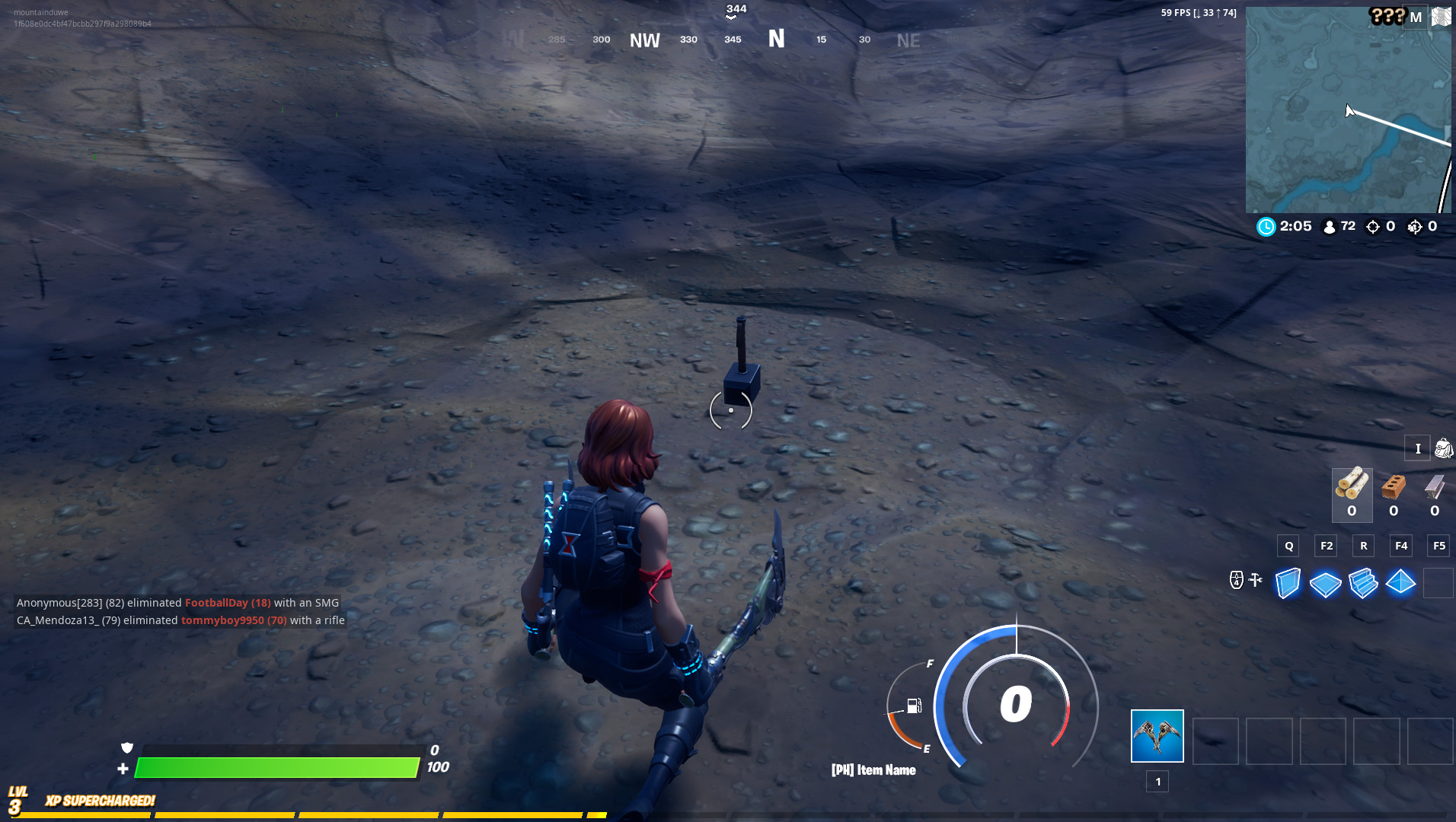Screen dimensions: 1456x822
Task: Click the empty F5 build slot
Action: [1438, 583]
